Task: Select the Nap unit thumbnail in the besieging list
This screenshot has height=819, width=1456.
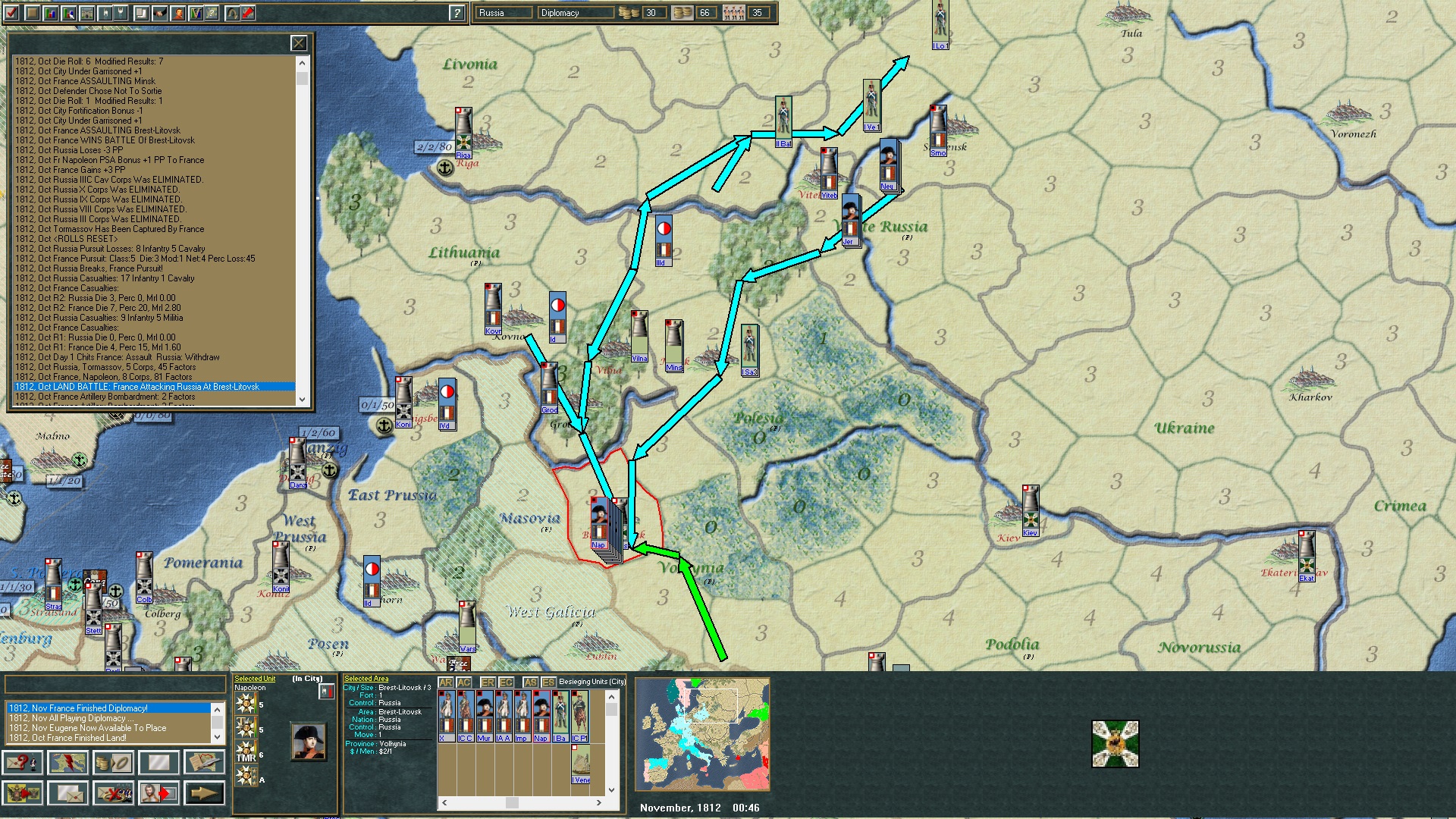Action: click(x=540, y=713)
